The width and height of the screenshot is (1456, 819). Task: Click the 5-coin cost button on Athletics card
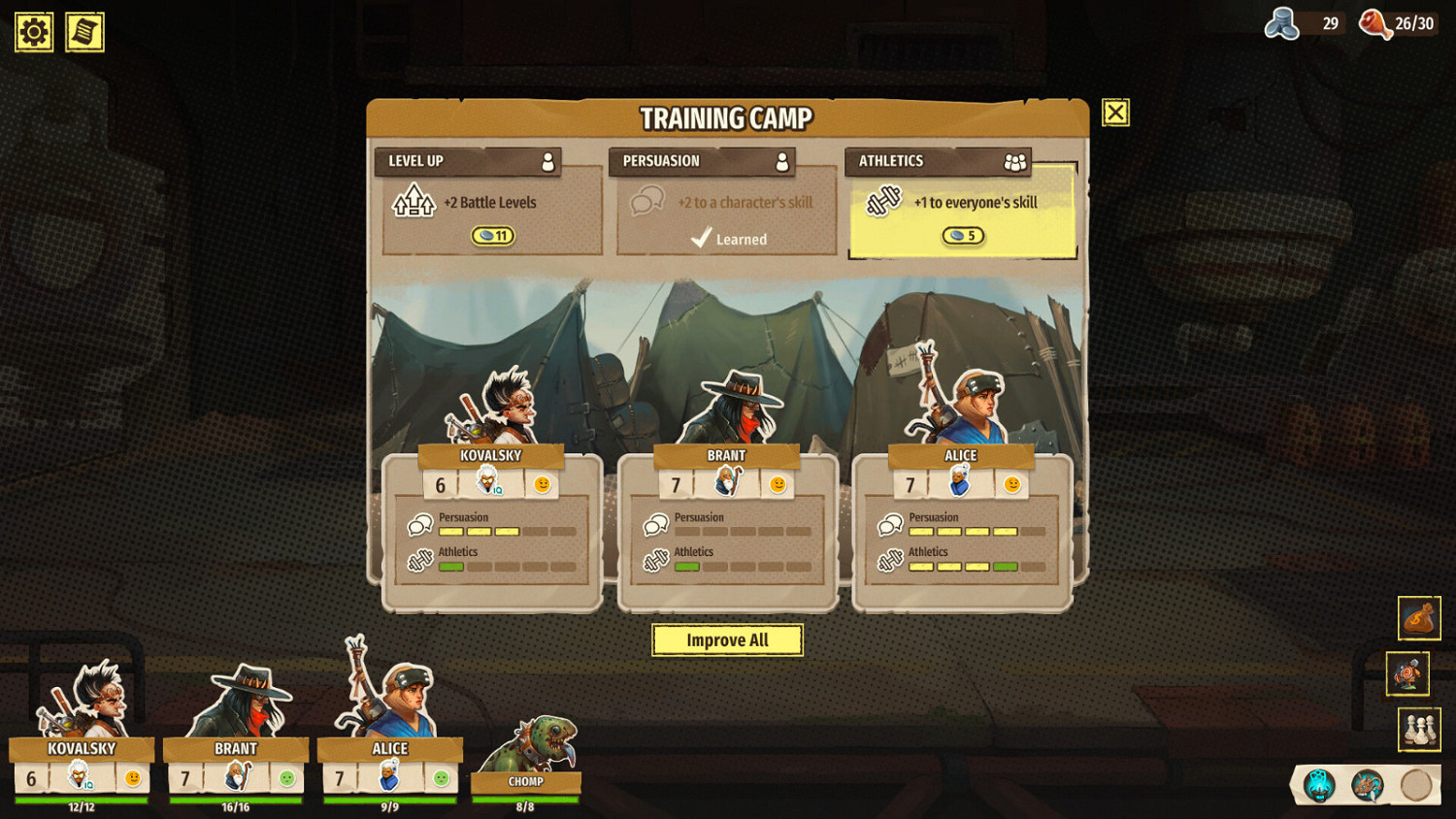pyautogui.click(x=963, y=235)
